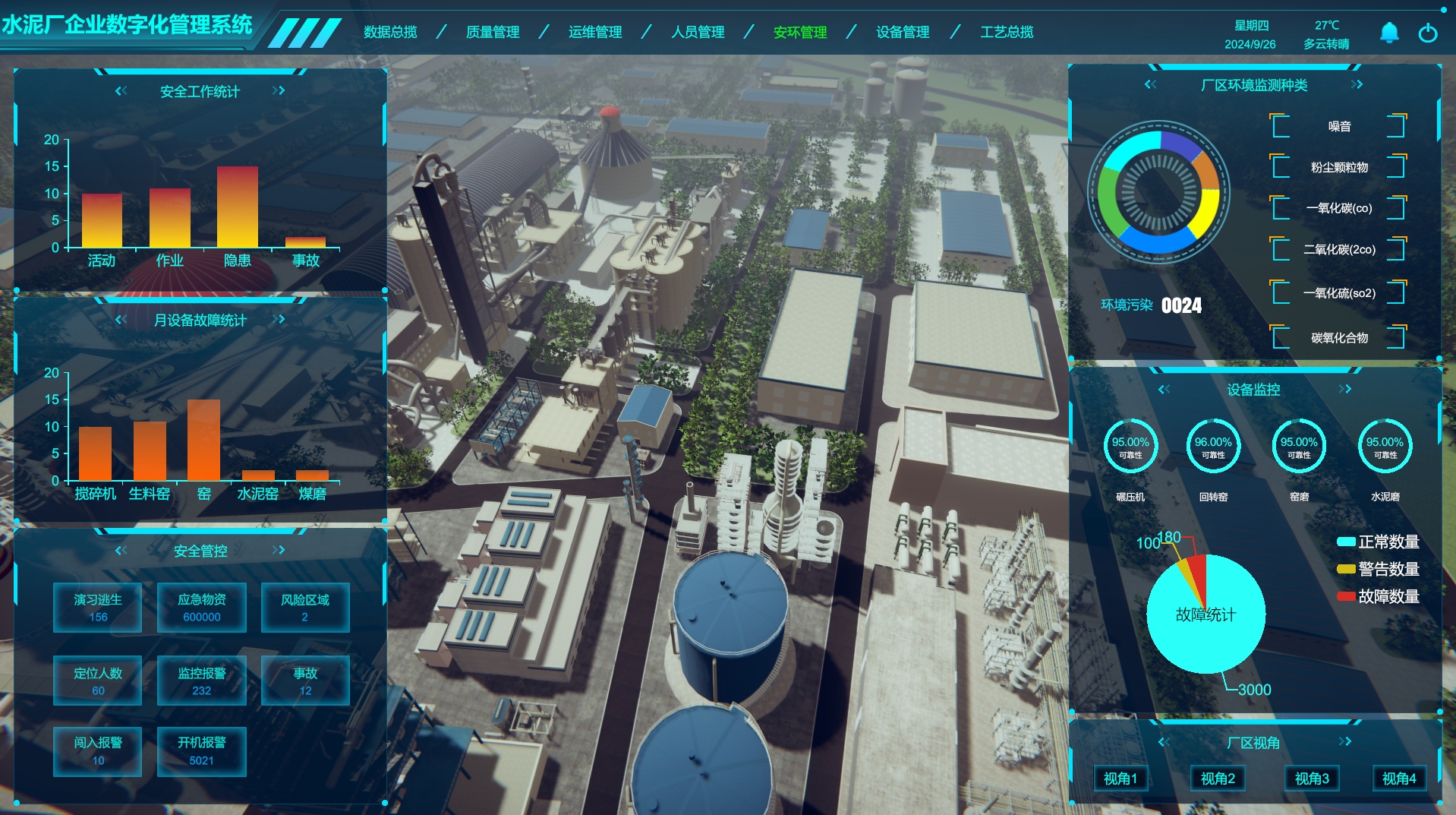
Task: Open the 数据总揽 tab
Action: tap(390, 32)
